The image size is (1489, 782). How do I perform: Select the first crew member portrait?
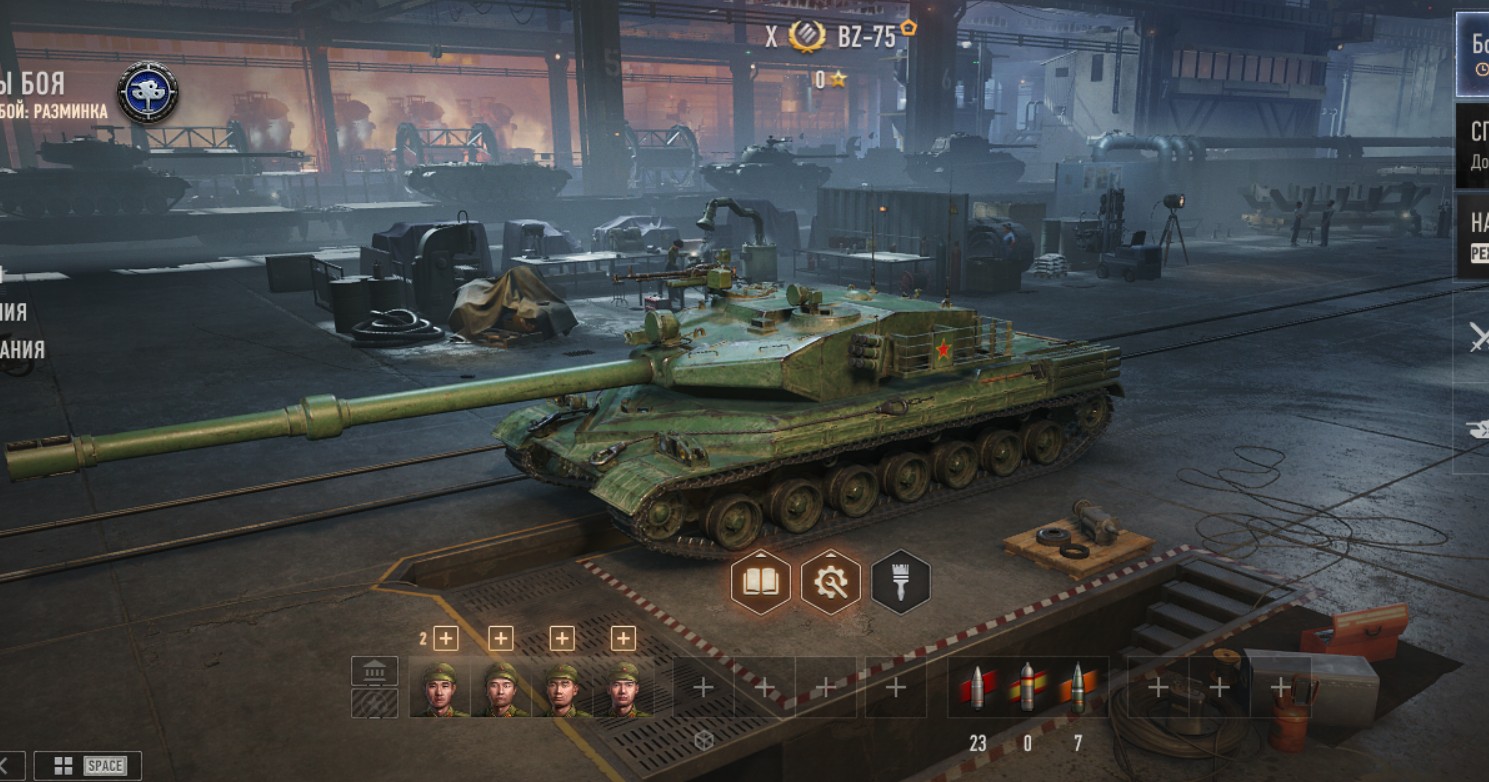pyautogui.click(x=439, y=688)
